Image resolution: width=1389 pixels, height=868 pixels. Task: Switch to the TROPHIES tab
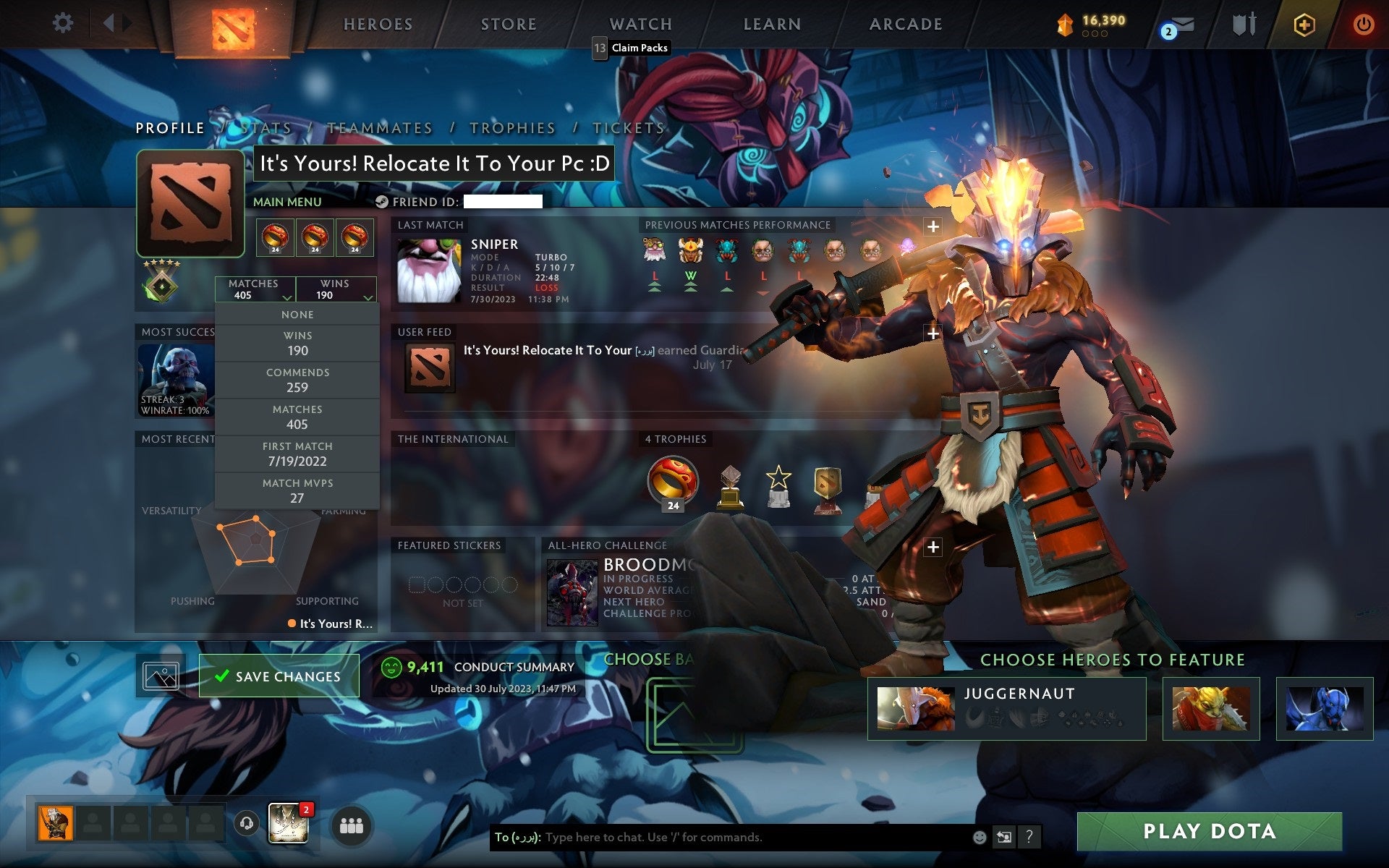pyautogui.click(x=511, y=127)
